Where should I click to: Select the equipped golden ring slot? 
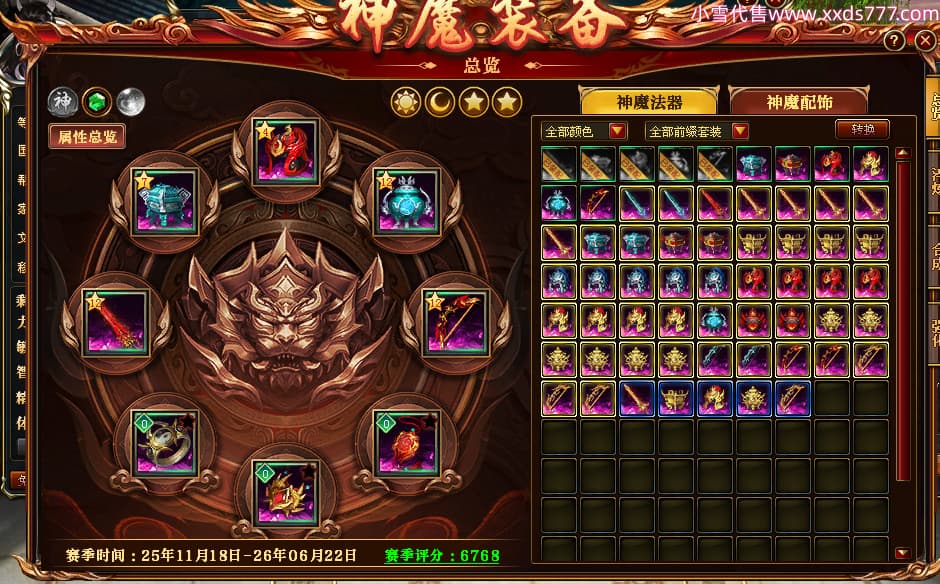pyautogui.click(x=166, y=442)
